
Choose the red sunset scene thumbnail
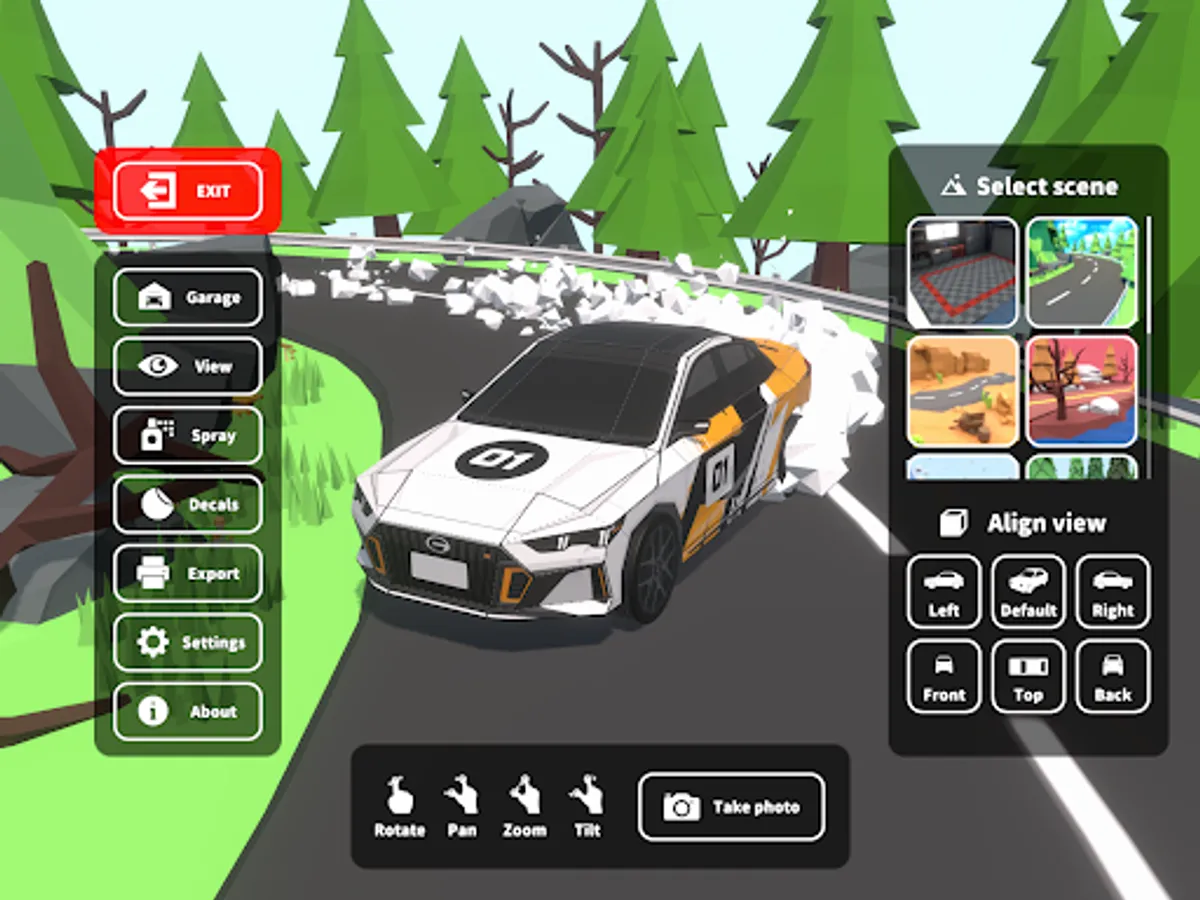pyautogui.click(x=1082, y=390)
